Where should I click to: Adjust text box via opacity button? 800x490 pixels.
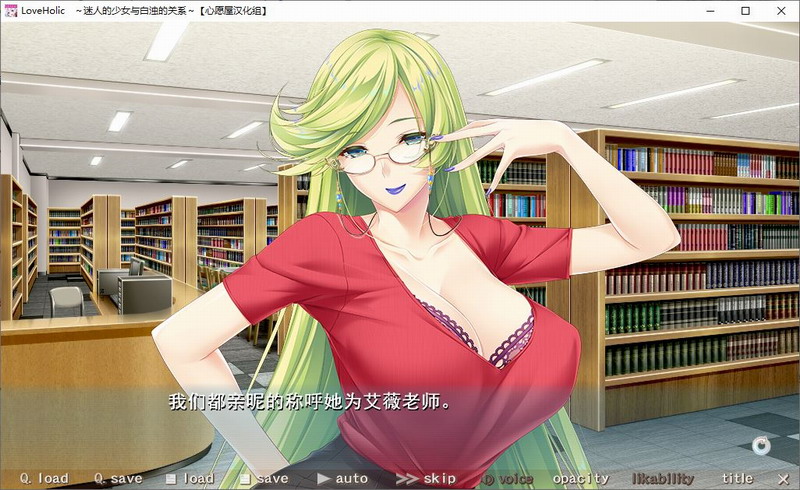tap(581, 479)
